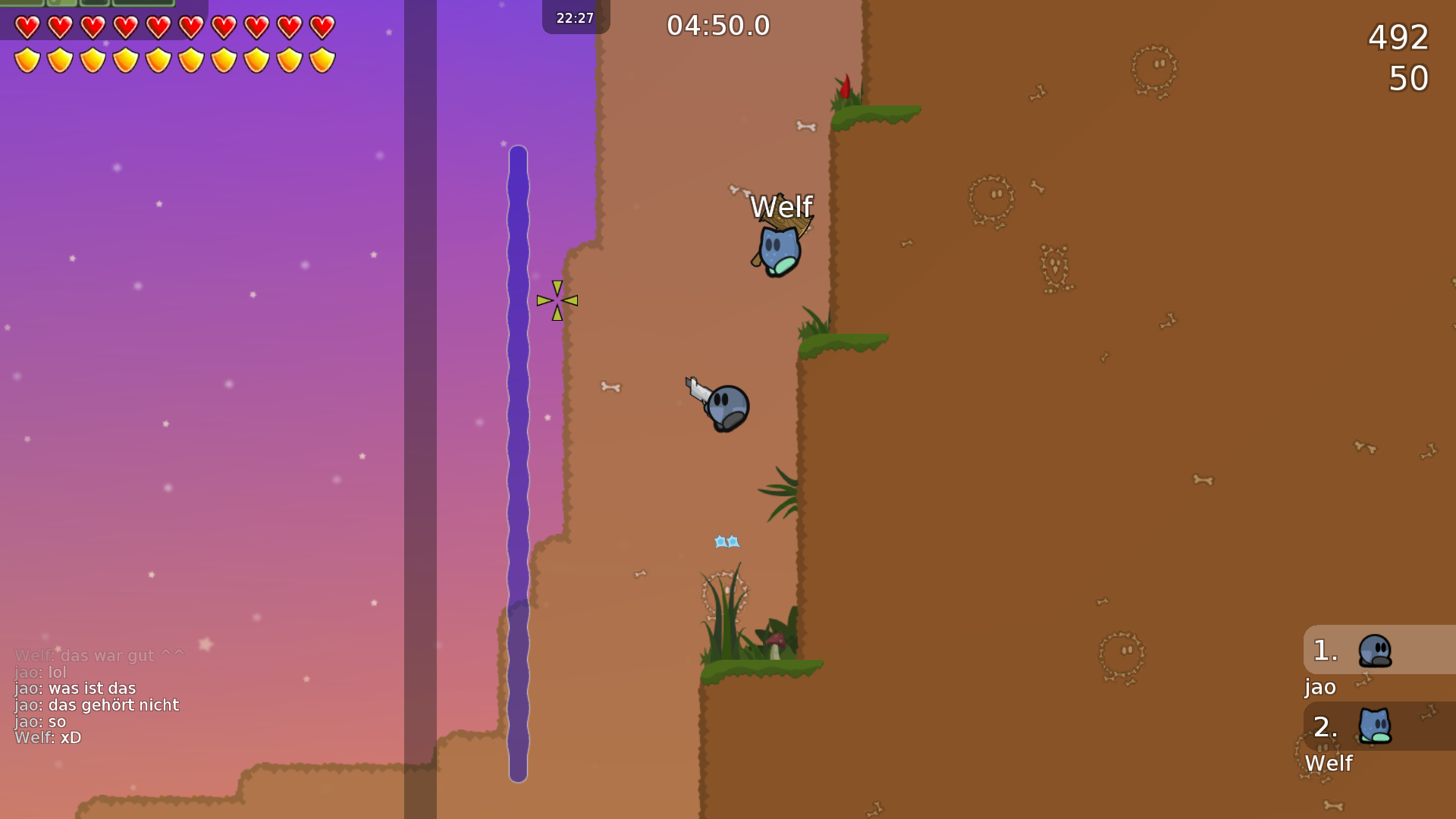Click the empty third hotbar slot
Image resolution: width=1456 pixels, height=819 pixels.
(x=94, y=5)
